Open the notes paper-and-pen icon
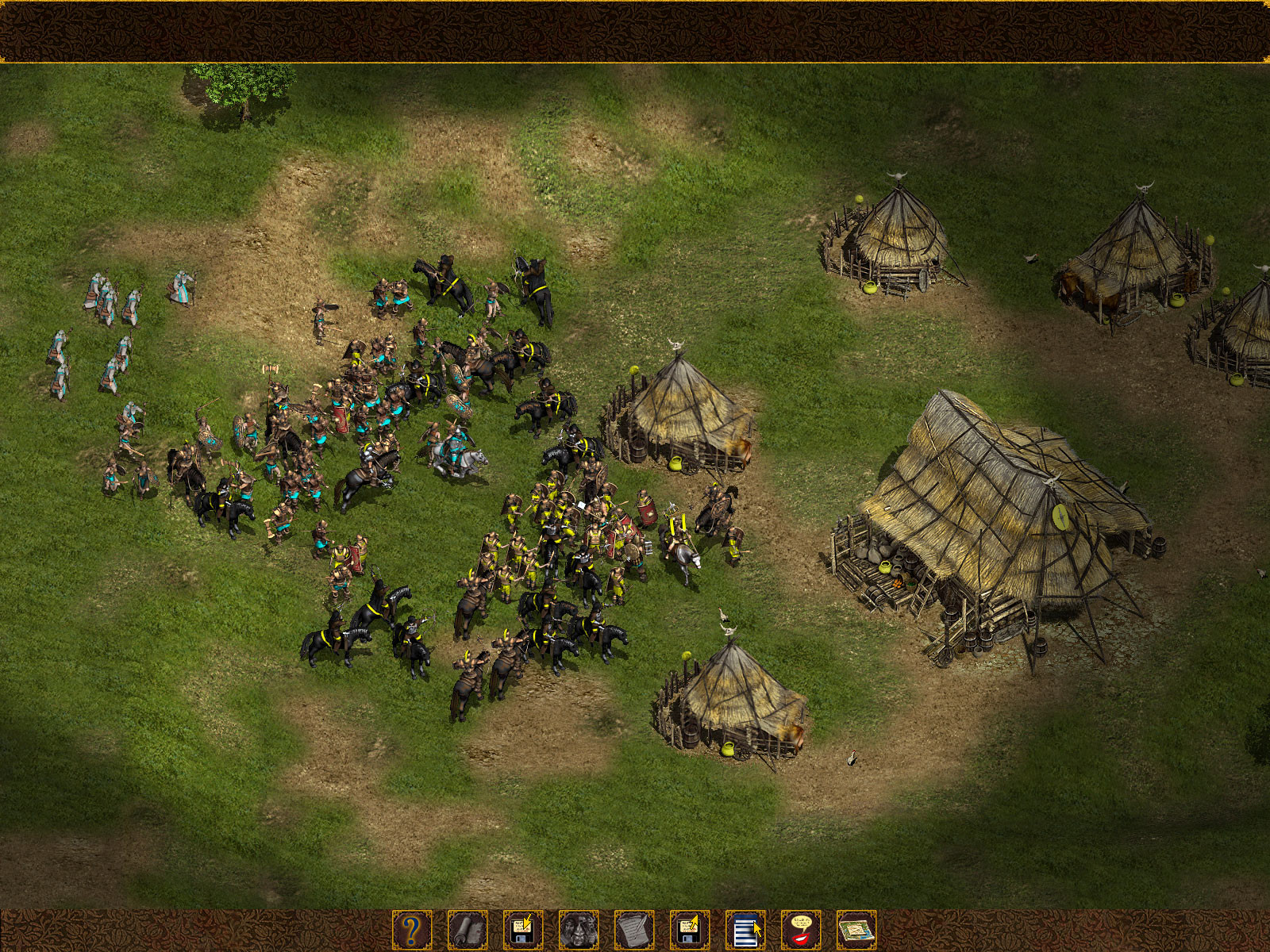This screenshot has width=1270, height=952. 635,931
